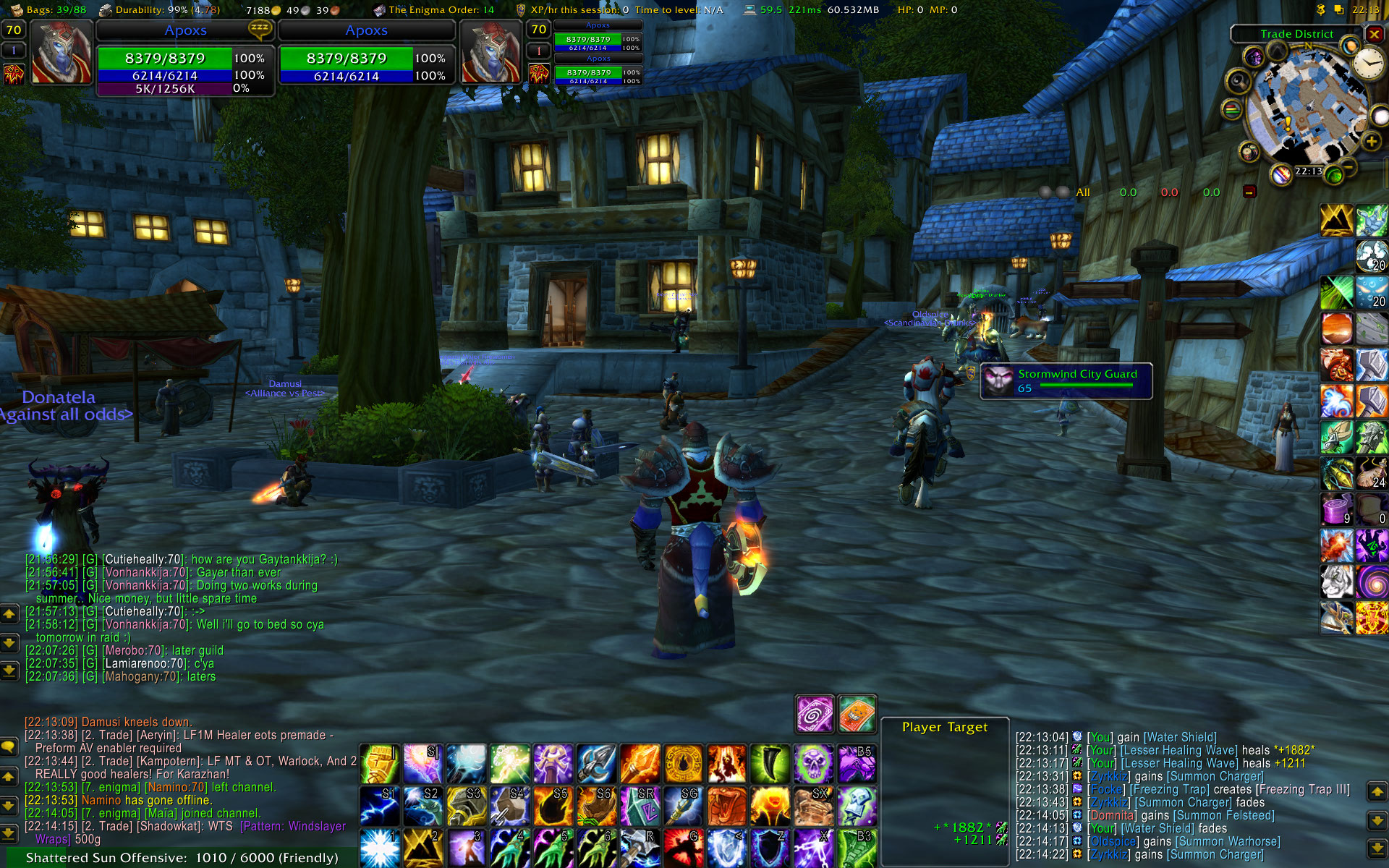
Task: Cast the lightning bolt spell bound to S1
Action: click(x=379, y=806)
